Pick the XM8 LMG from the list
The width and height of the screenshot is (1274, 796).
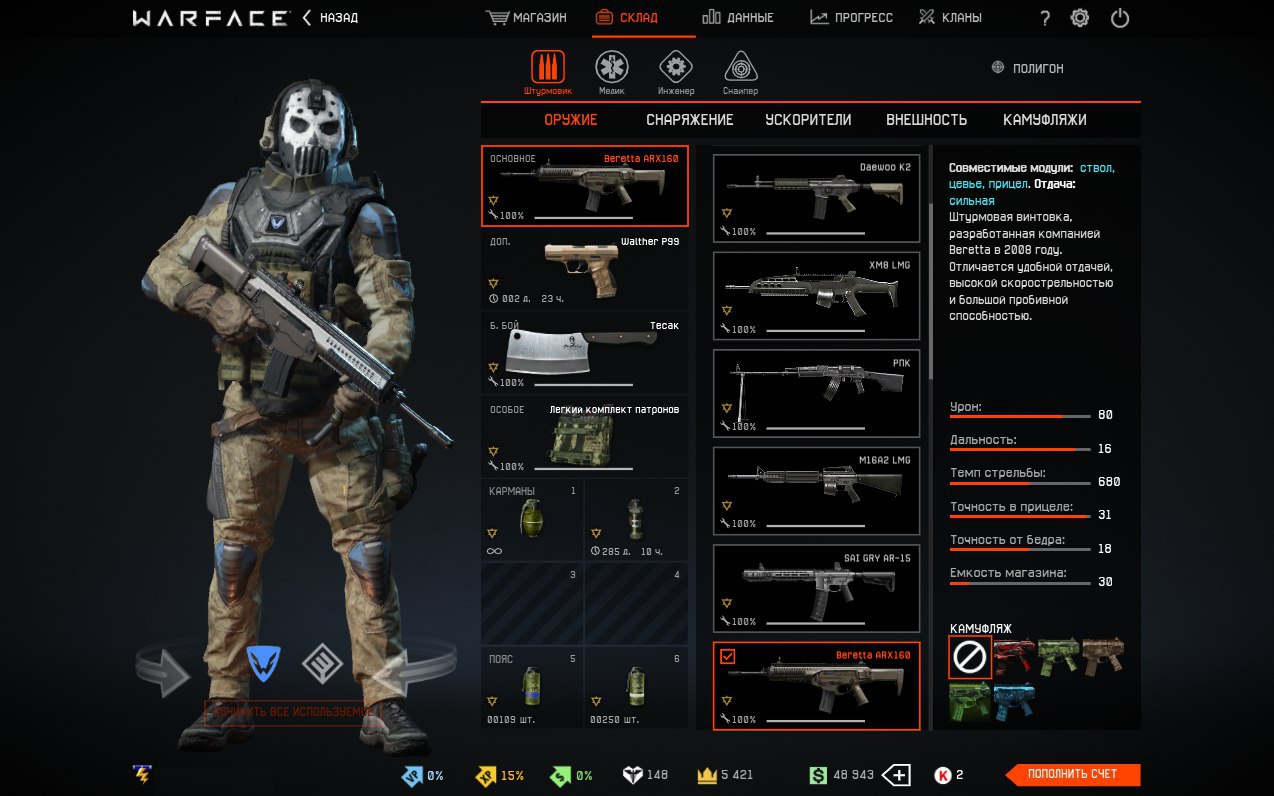point(816,296)
